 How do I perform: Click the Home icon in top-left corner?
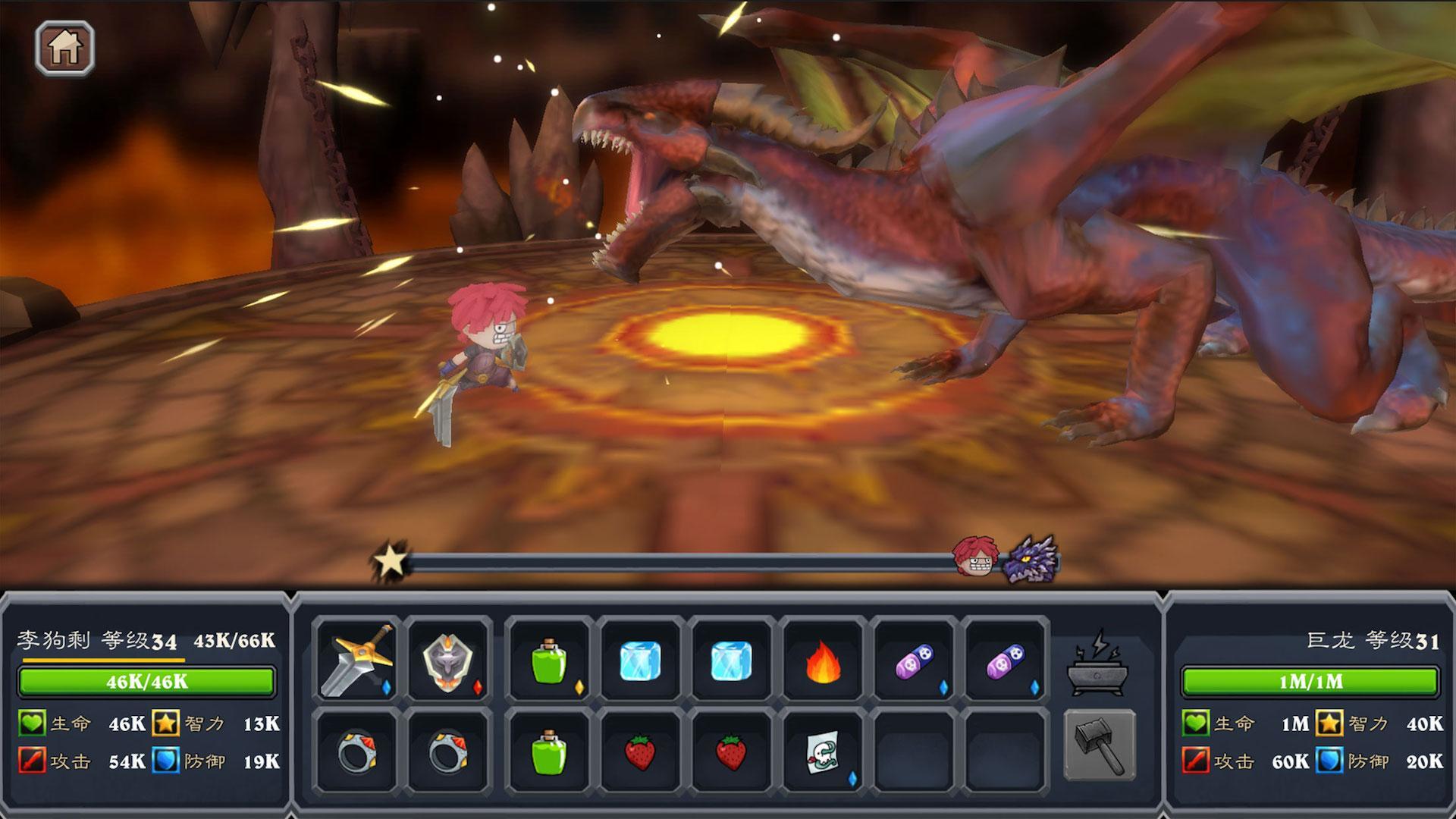point(65,49)
